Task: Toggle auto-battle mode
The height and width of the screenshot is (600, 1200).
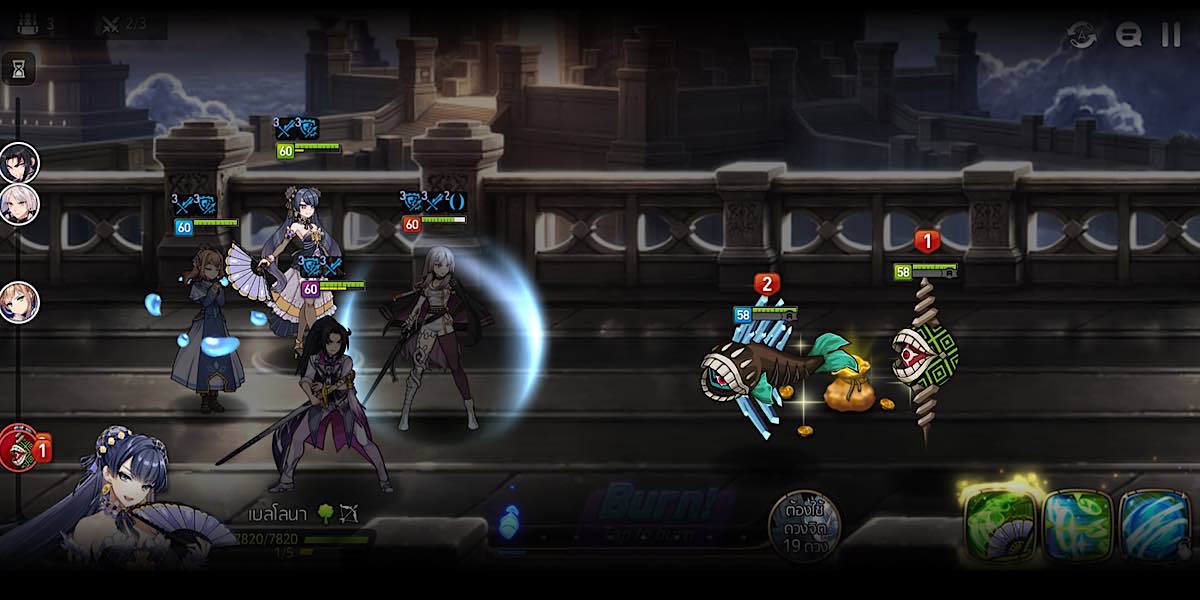Action: point(1082,35)
